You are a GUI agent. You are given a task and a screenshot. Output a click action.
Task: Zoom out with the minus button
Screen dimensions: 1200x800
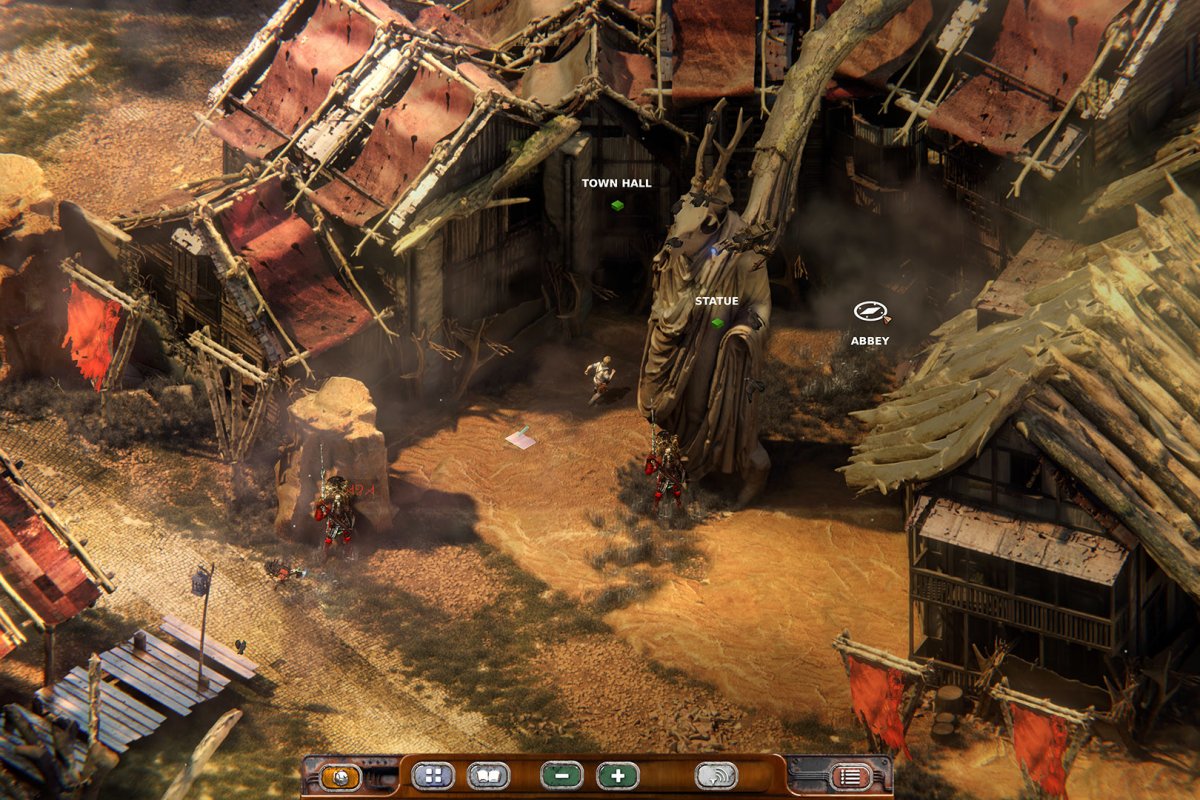561,776
